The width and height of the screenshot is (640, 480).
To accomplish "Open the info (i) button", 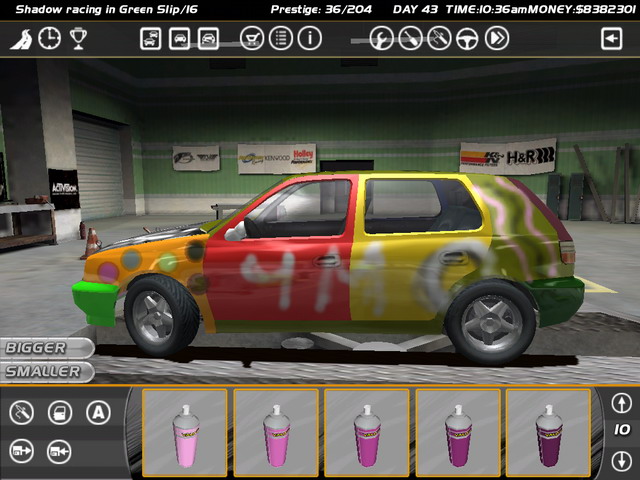I will click(x=310, y=39).
